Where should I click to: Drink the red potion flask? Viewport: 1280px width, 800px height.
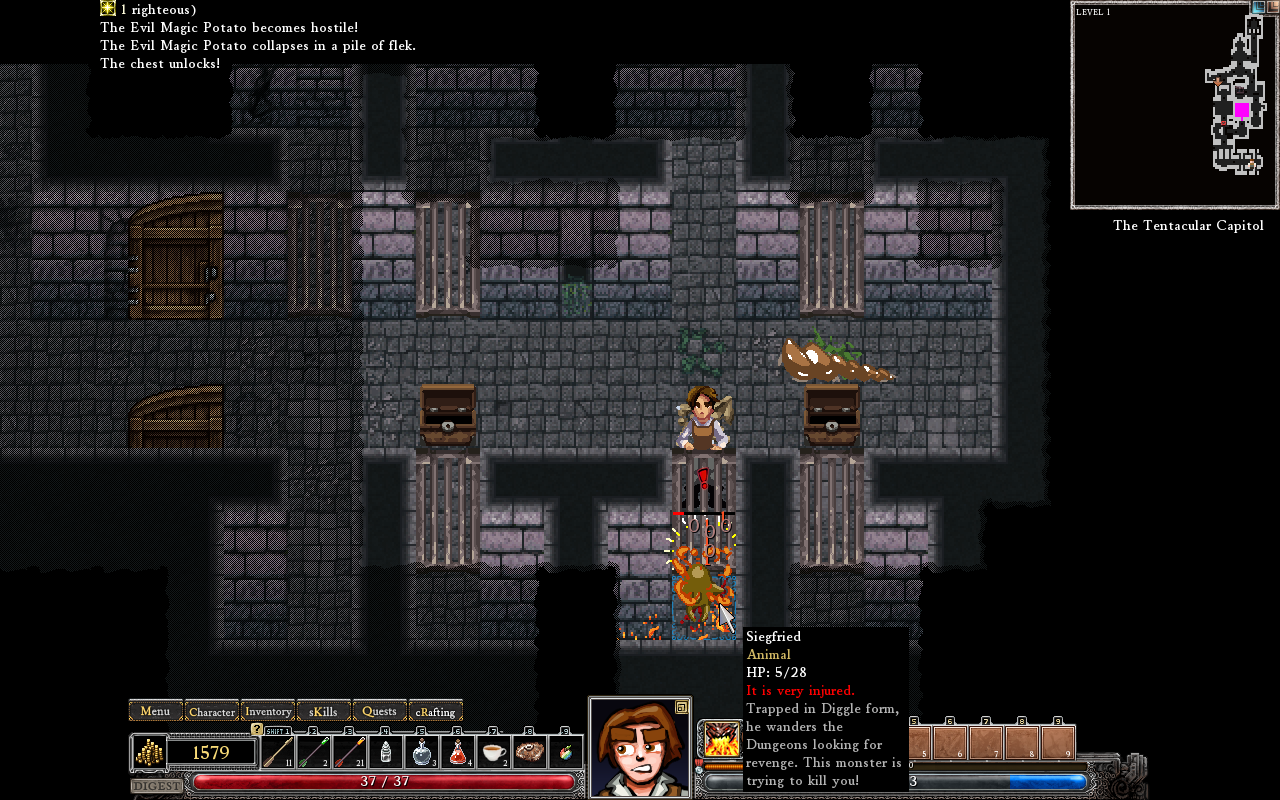[x=458, y=751]
